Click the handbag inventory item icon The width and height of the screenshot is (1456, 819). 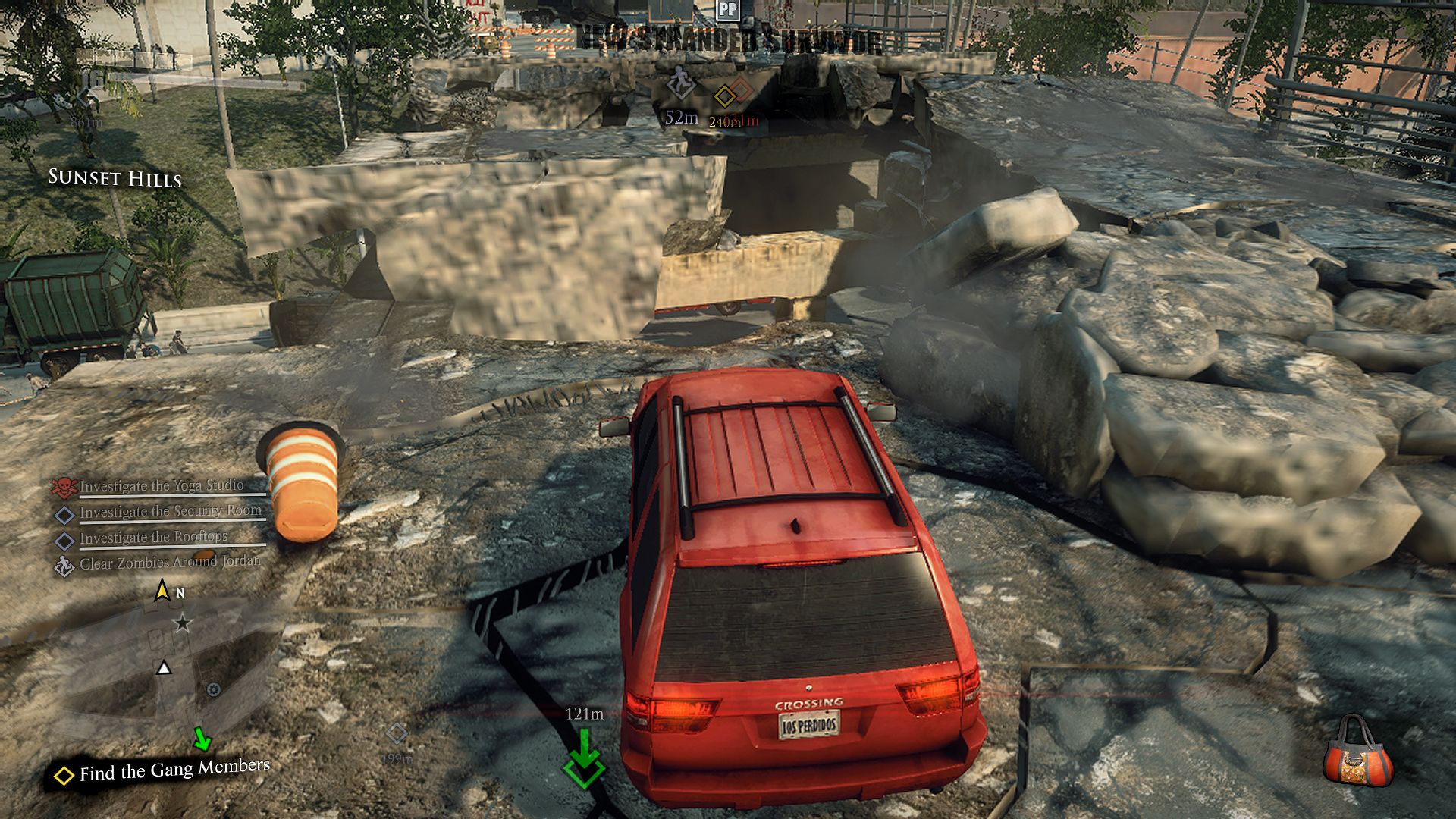click(x=1358, y=754)
